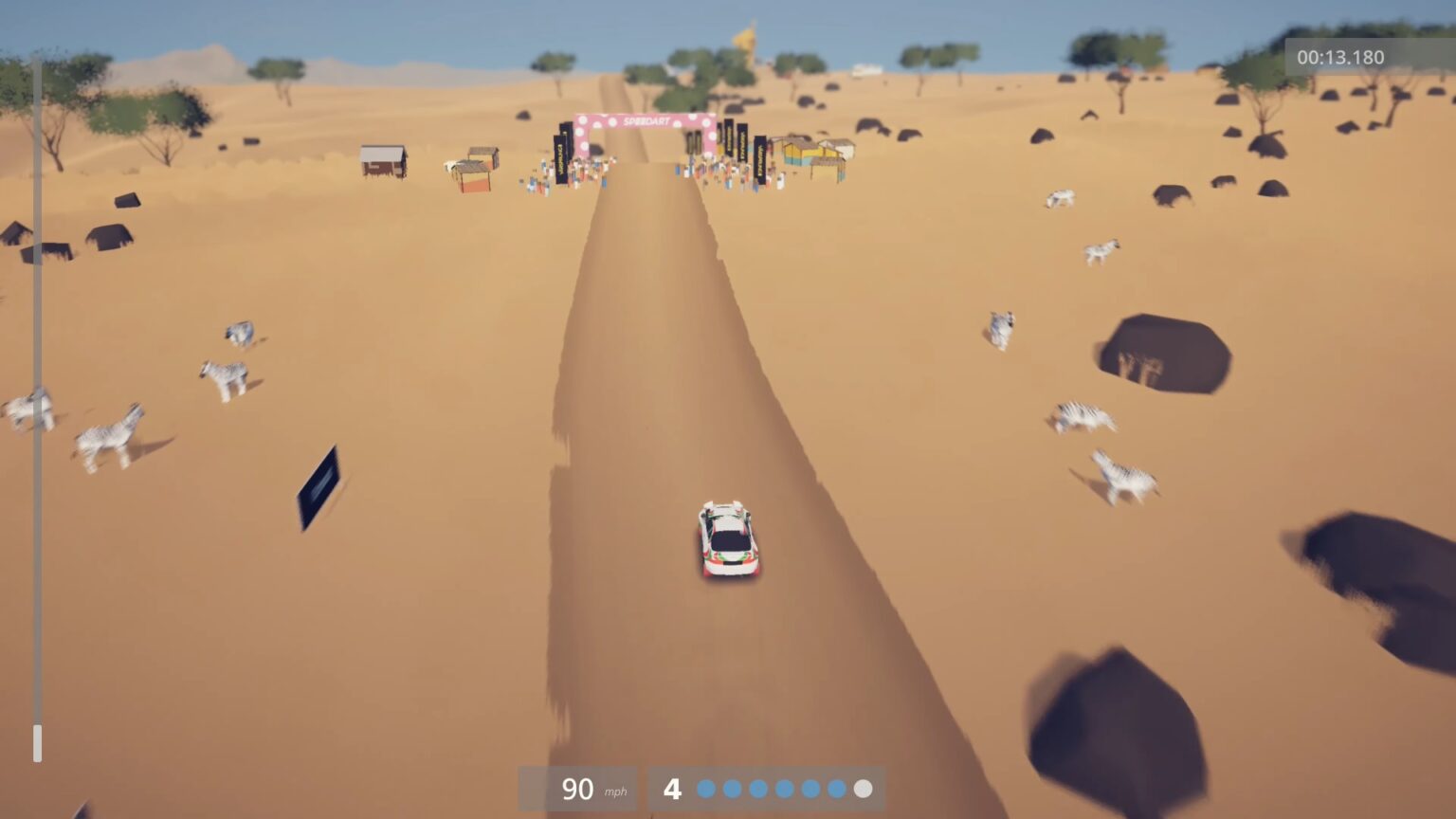
Task: Click the speedometer reading 90 mph
Action: click(x=575, y=788)
